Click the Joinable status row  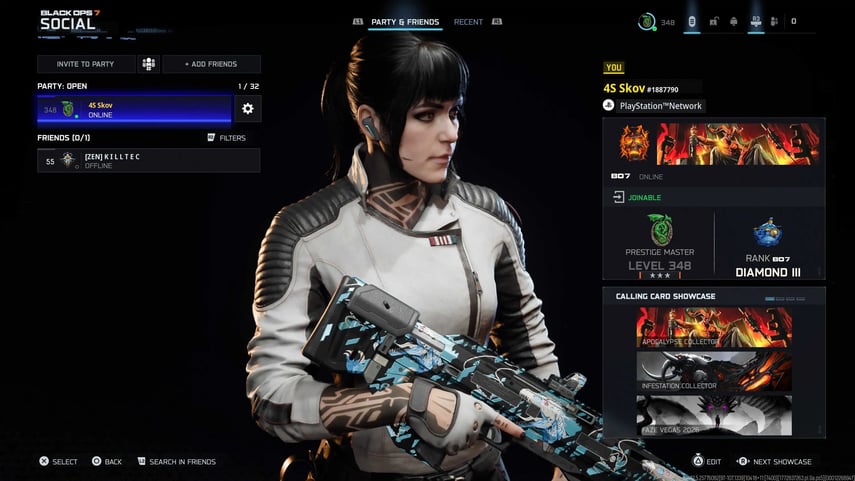coord(713,197)
